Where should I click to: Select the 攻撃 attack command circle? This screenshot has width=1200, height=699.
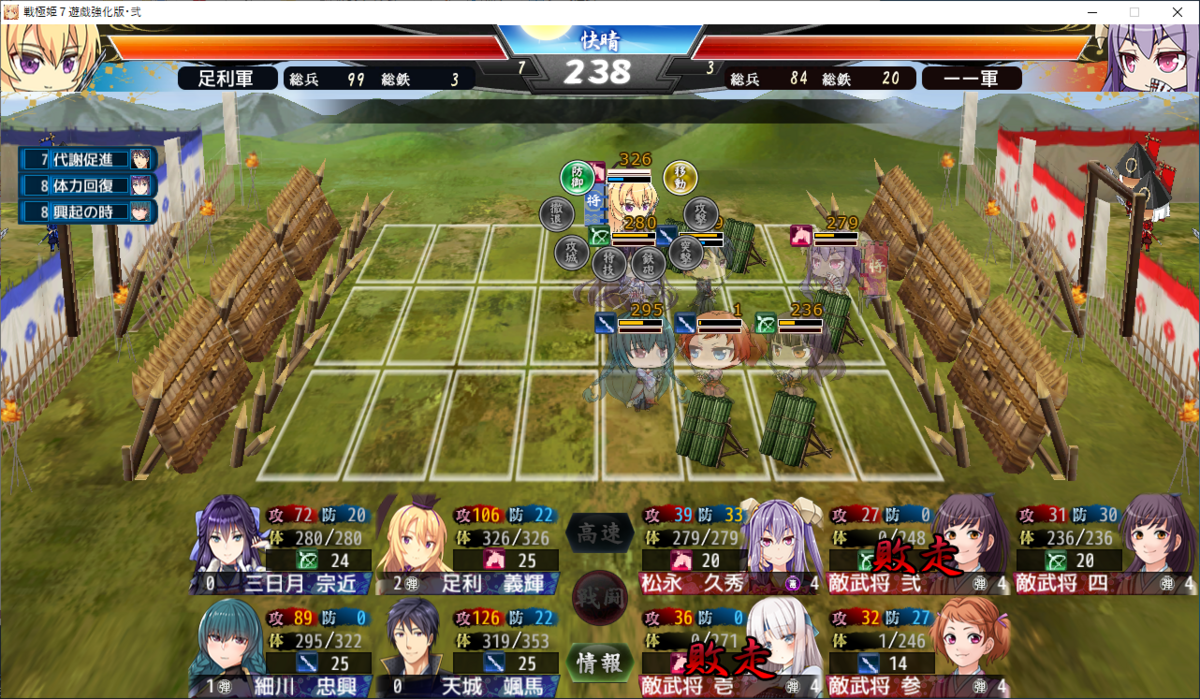[x=701, y=213]
